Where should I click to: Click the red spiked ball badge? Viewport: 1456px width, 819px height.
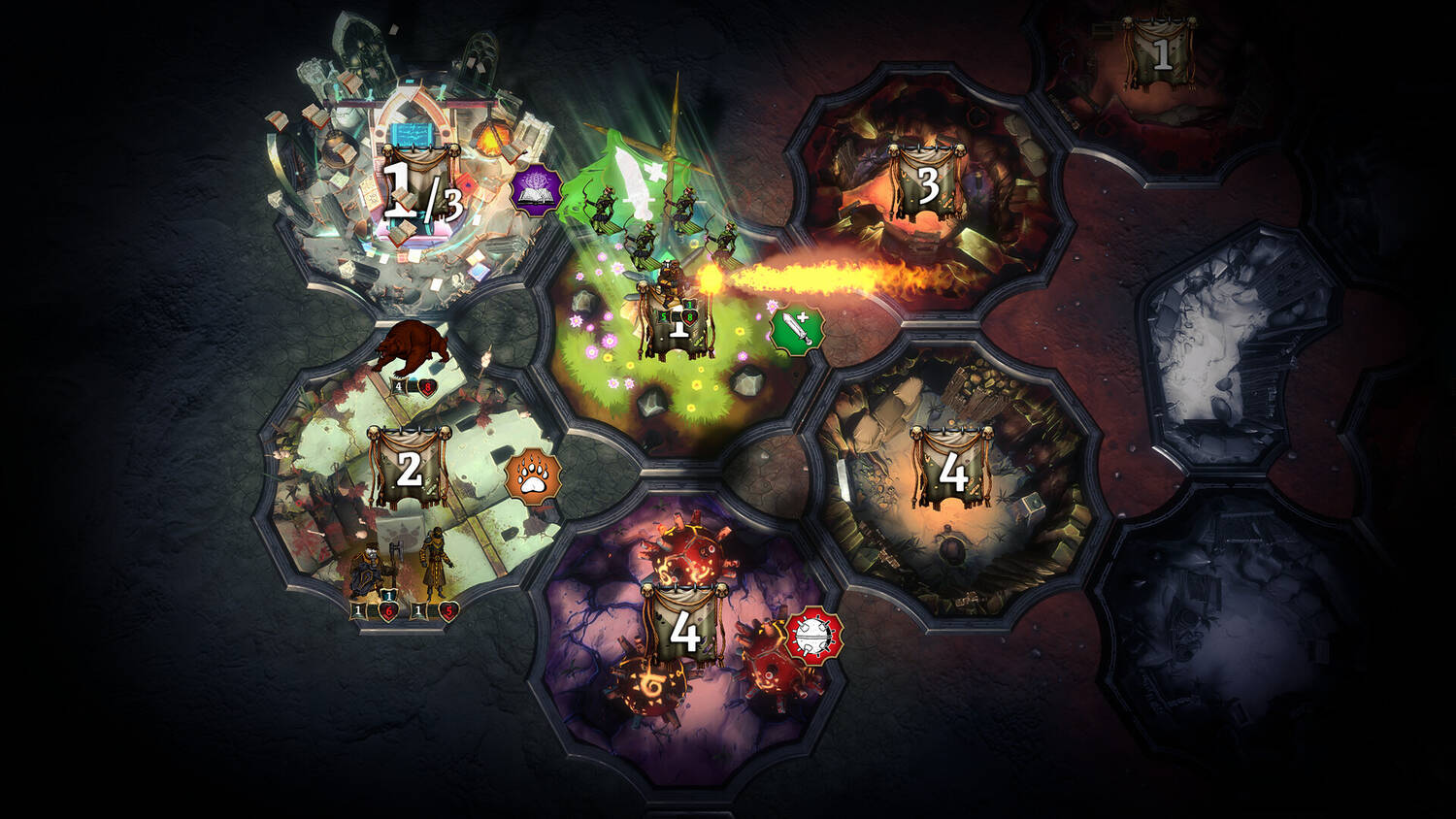click(x=813, y=636)
